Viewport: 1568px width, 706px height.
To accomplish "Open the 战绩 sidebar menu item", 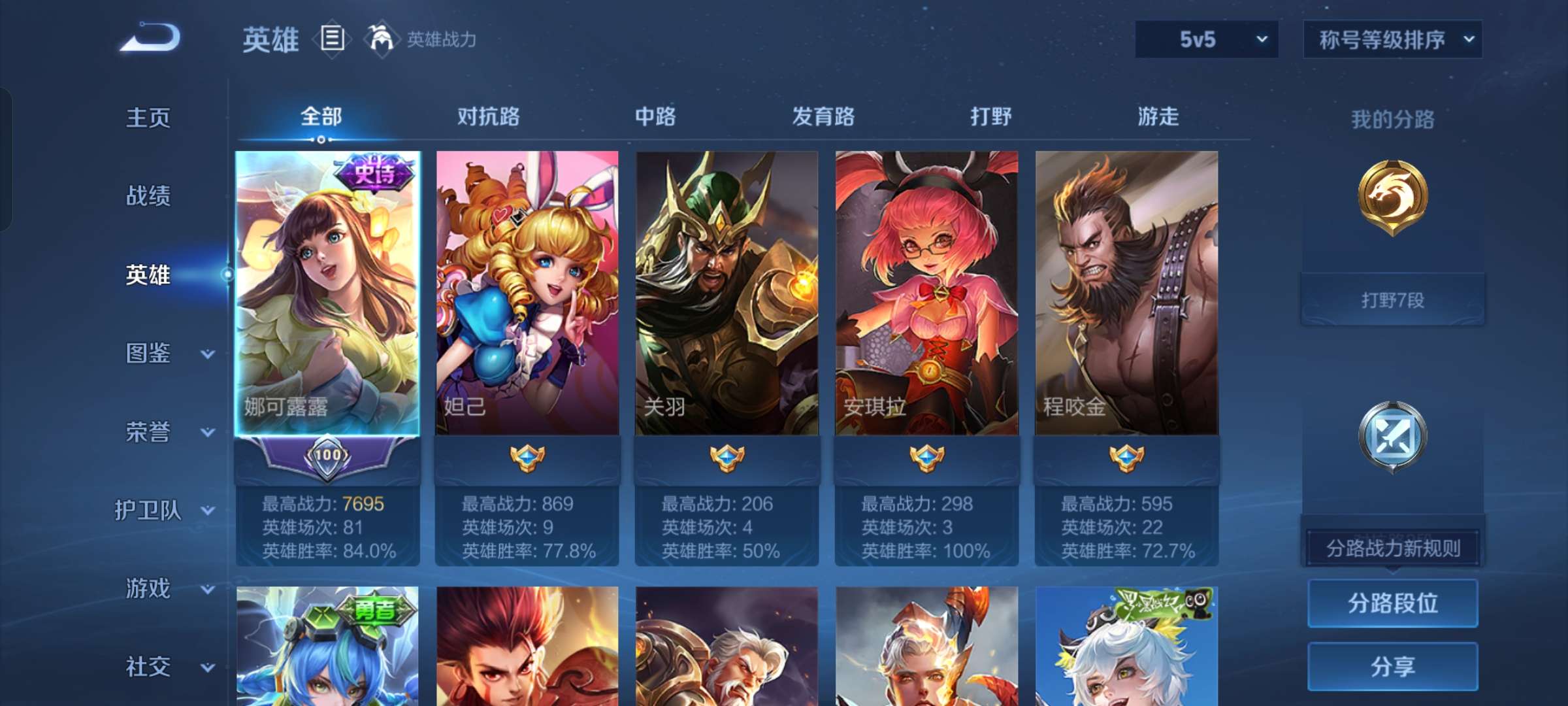I will tap(150, 197).
